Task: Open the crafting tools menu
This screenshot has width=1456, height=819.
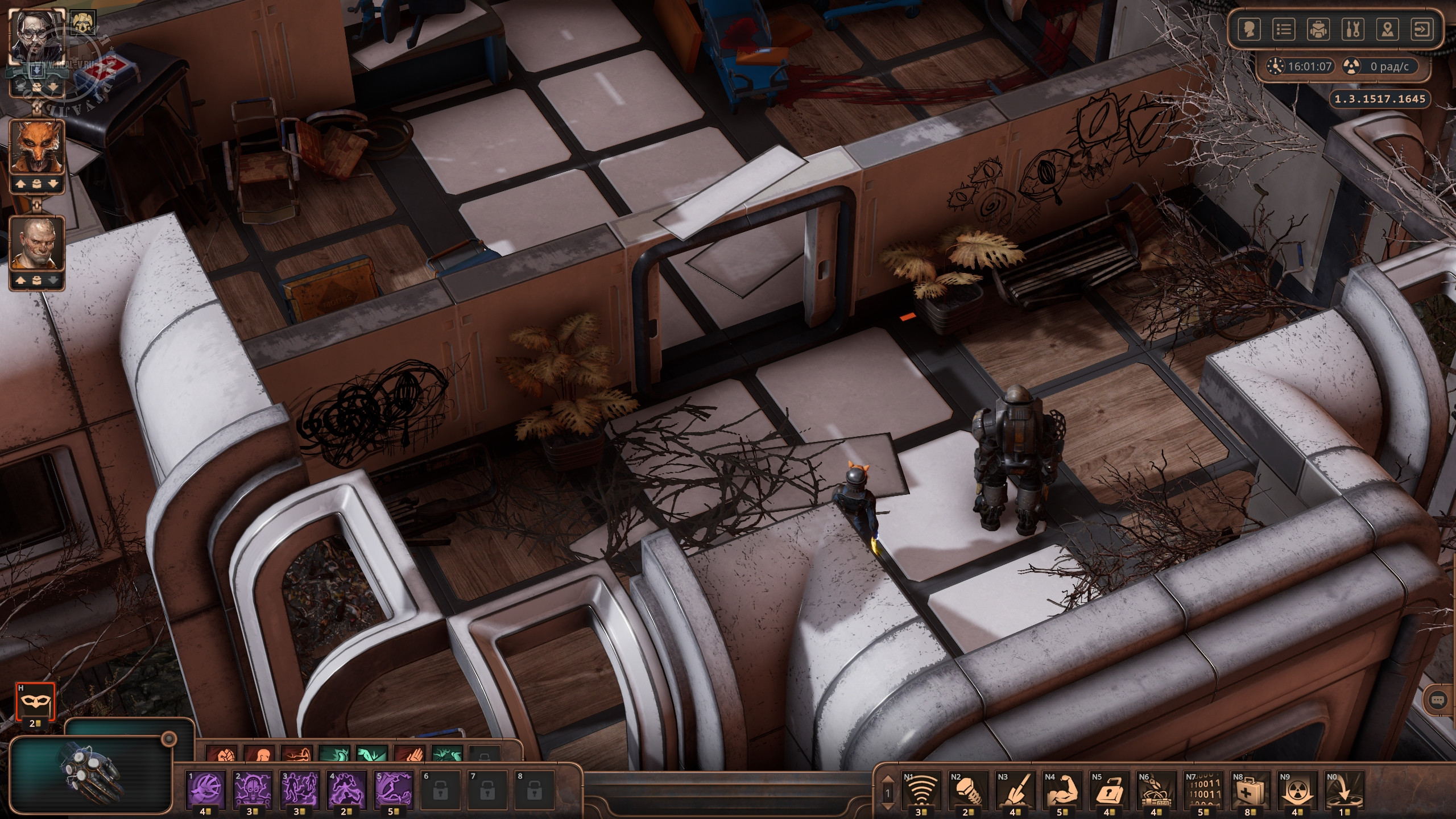Action: (x=1352, y=30)
